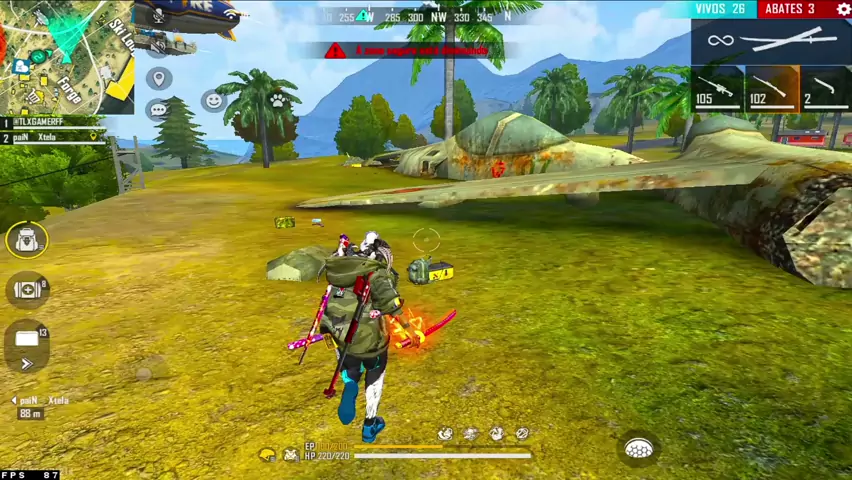Switch to the weapon with 105 ammo
The width and height of the screenshot is (852, 480).
point(717,88)
